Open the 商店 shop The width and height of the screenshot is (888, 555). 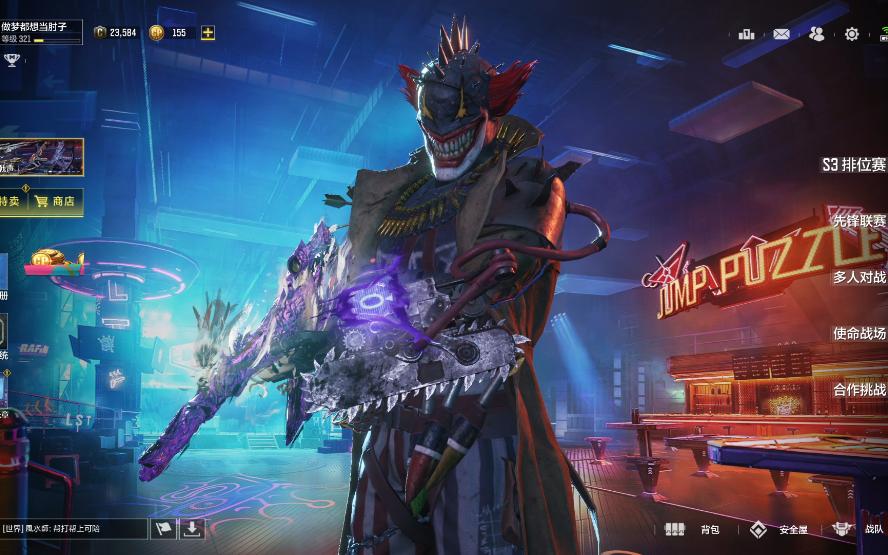tap(55, 201)
